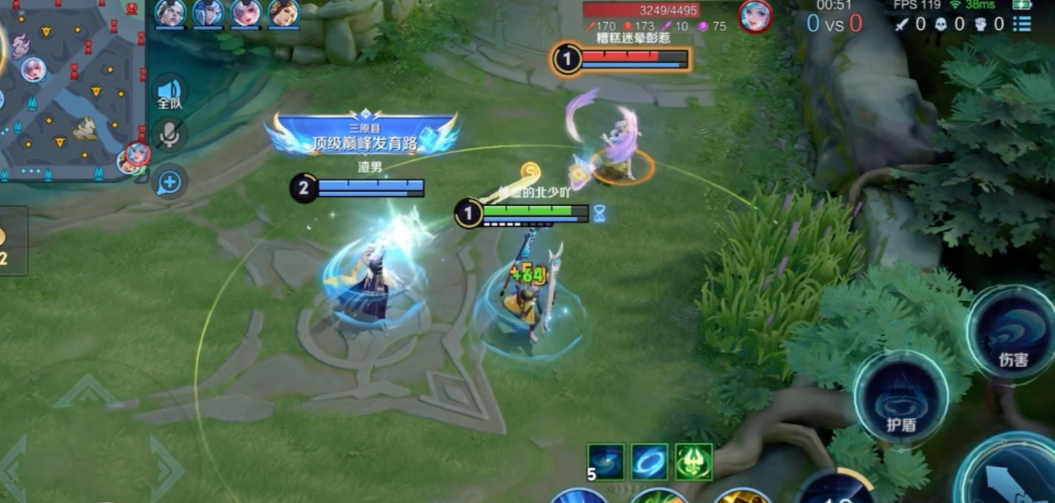Select the red-ringed enemy hero portrait

click(x=755, y=16)
